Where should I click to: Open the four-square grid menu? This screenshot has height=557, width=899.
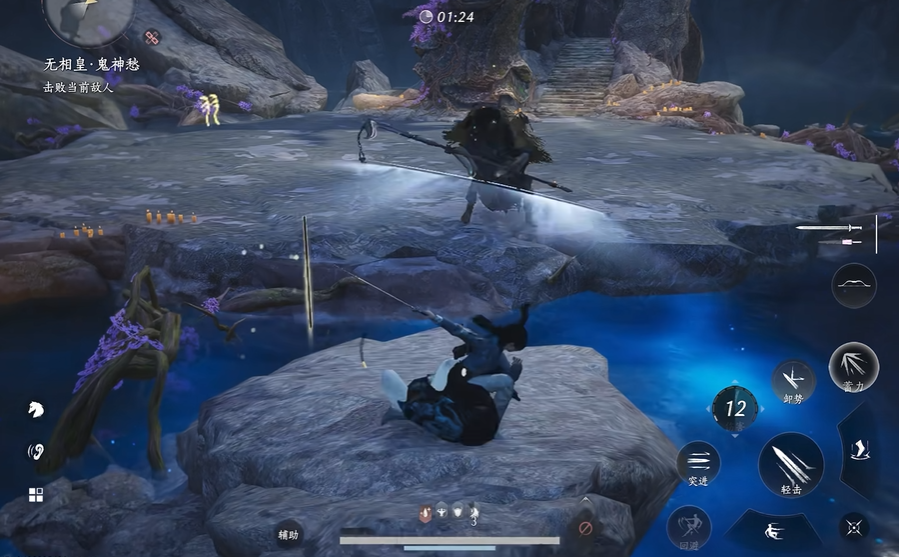click(35, 495)
